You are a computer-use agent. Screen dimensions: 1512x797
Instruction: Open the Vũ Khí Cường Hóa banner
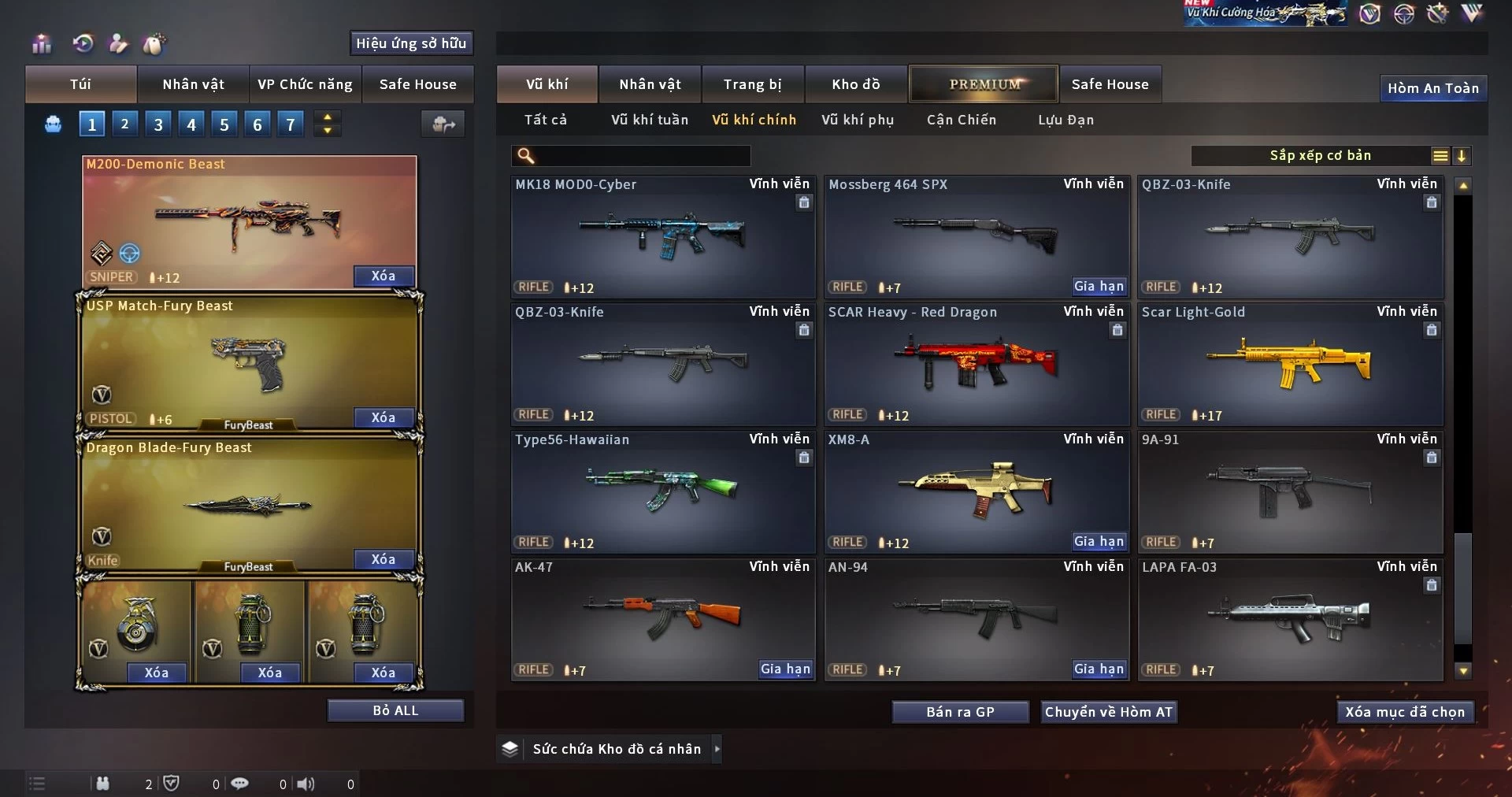pyautogui.click(x=1265, y=13)
